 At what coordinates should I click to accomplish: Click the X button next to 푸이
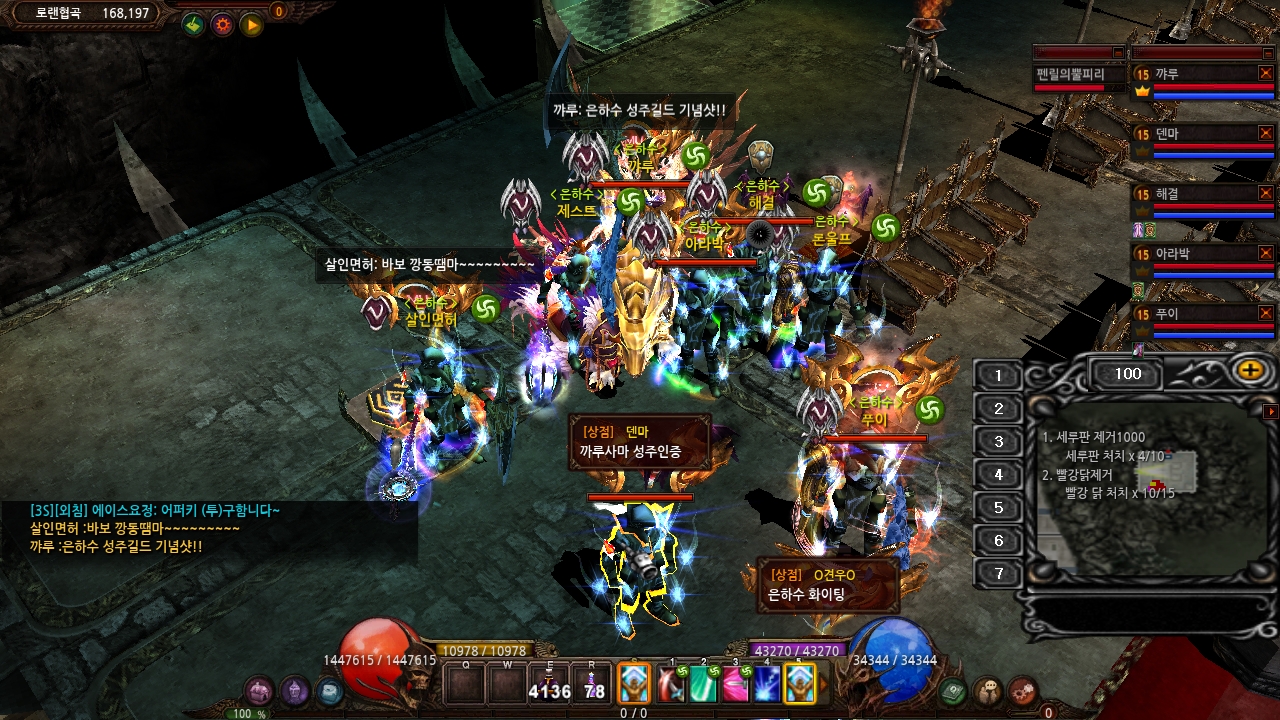click(x=1265, y=313)
